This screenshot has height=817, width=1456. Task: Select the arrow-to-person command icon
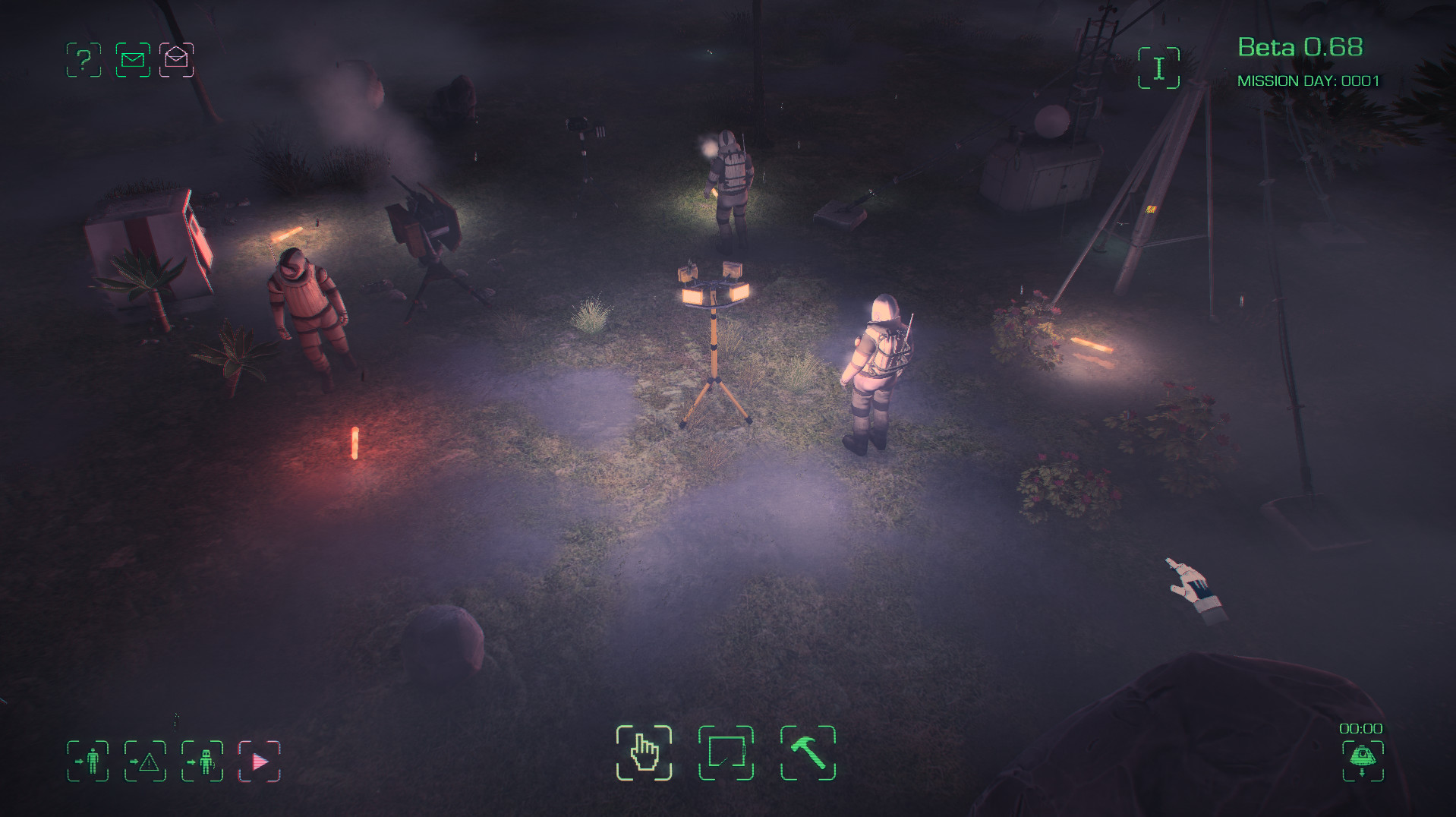tap(88, 761)
